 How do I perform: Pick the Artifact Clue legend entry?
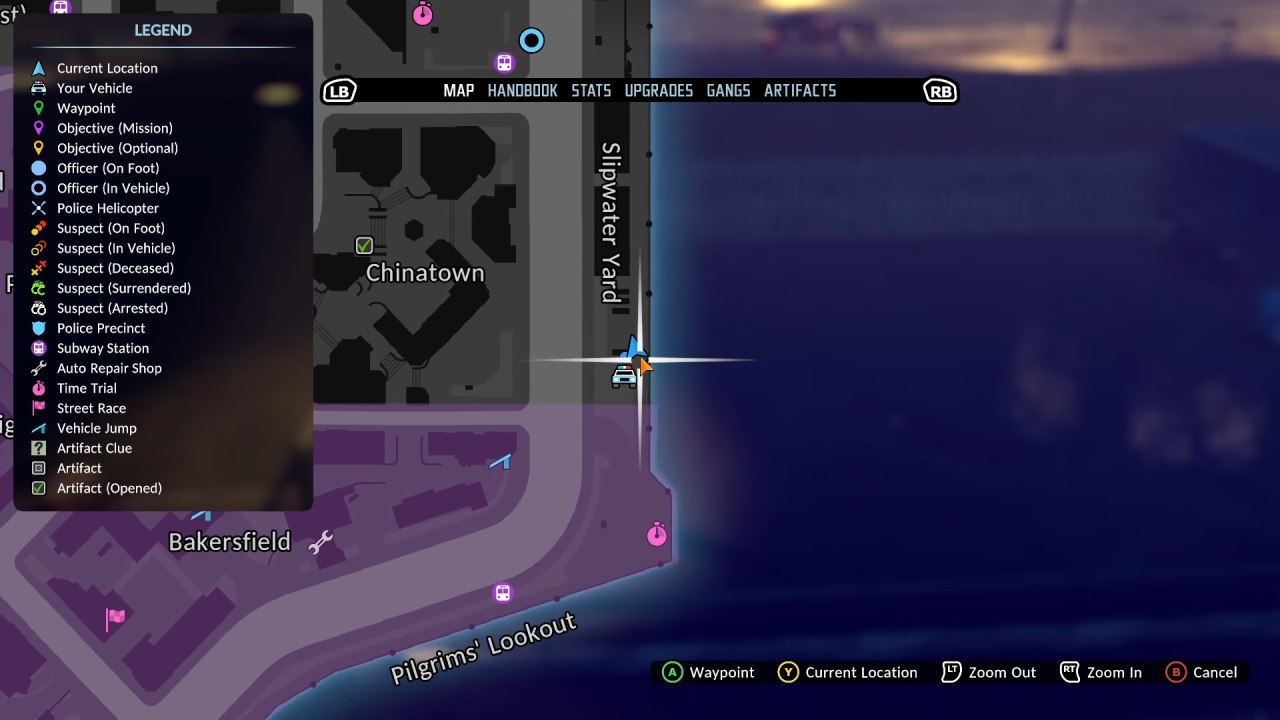point(94,448)
